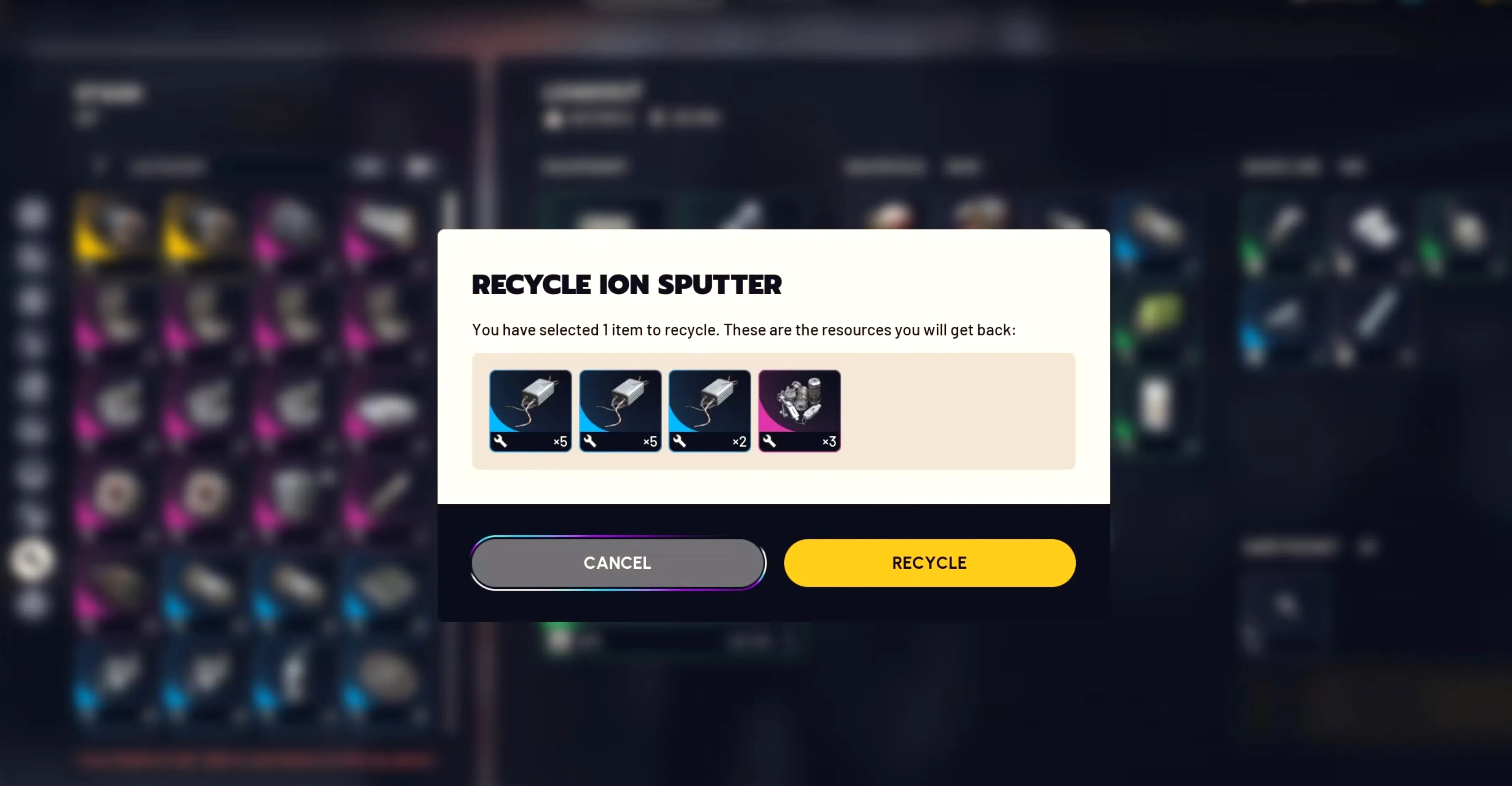
Task: Cancel recycling the Ion Sputter
Action: coord(617,562)
